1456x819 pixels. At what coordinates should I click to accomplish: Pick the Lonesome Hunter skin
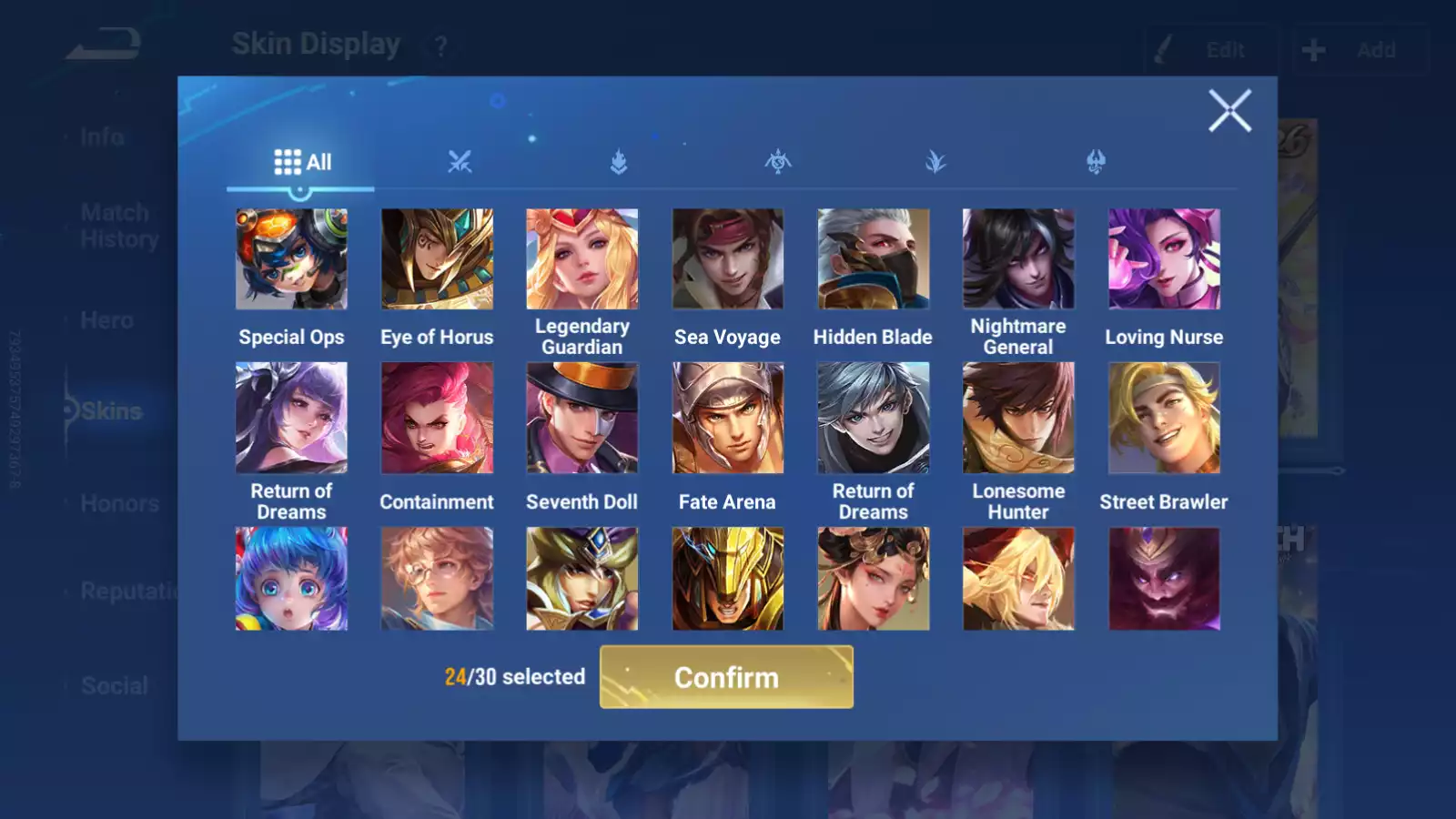[1018, 418]
